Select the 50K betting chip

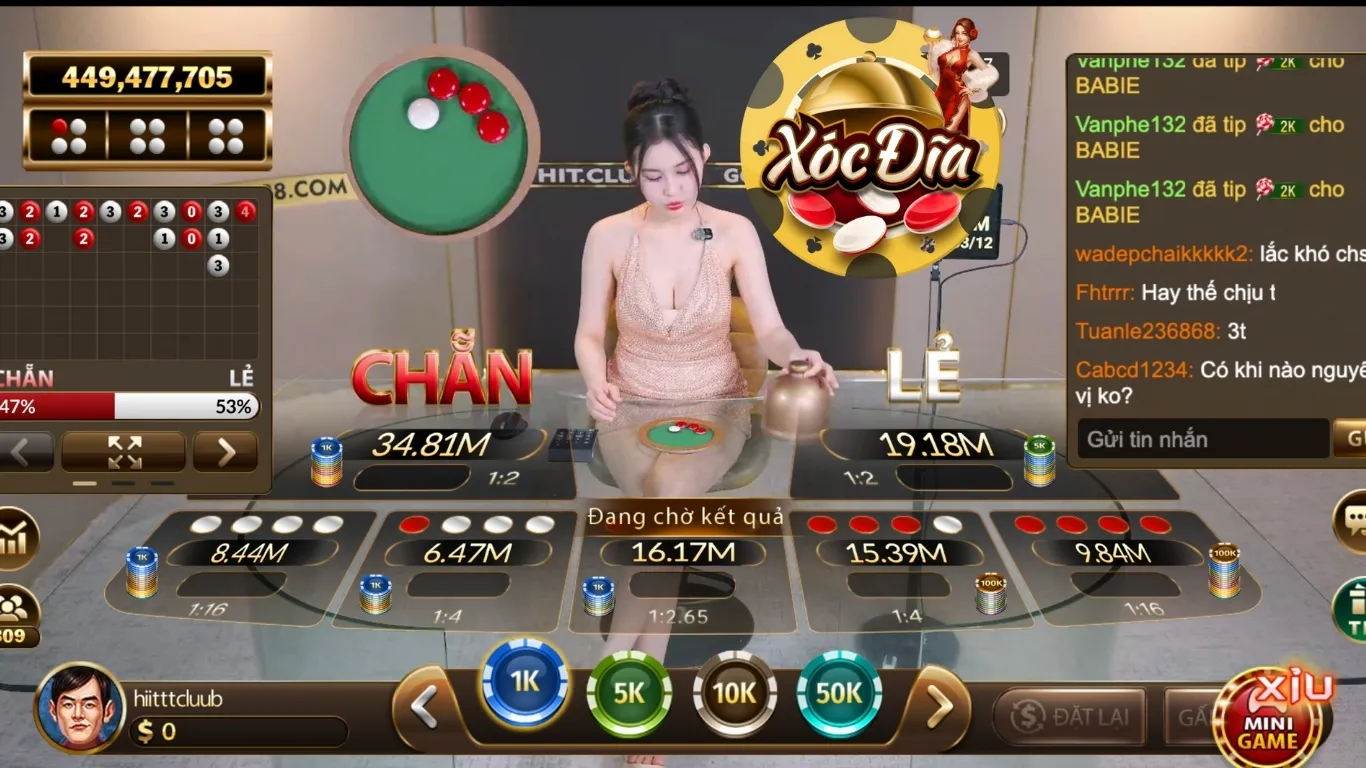click(x=841, y=692)
